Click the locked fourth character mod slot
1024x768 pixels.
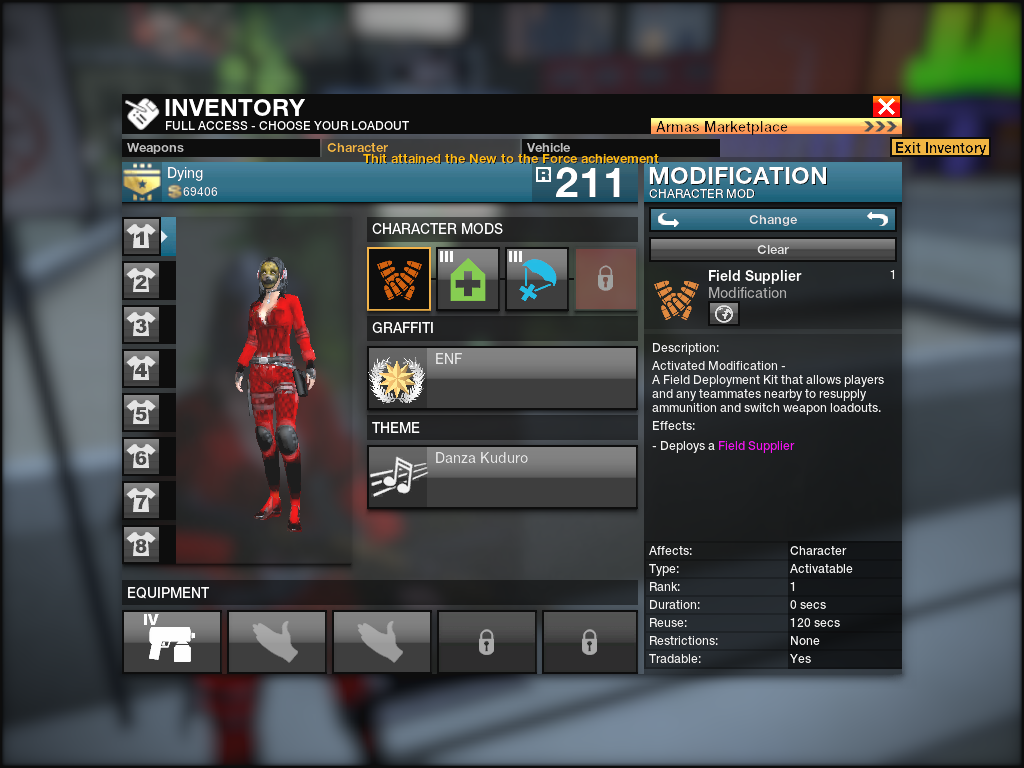pyautogui.click(x=605, y=280)
